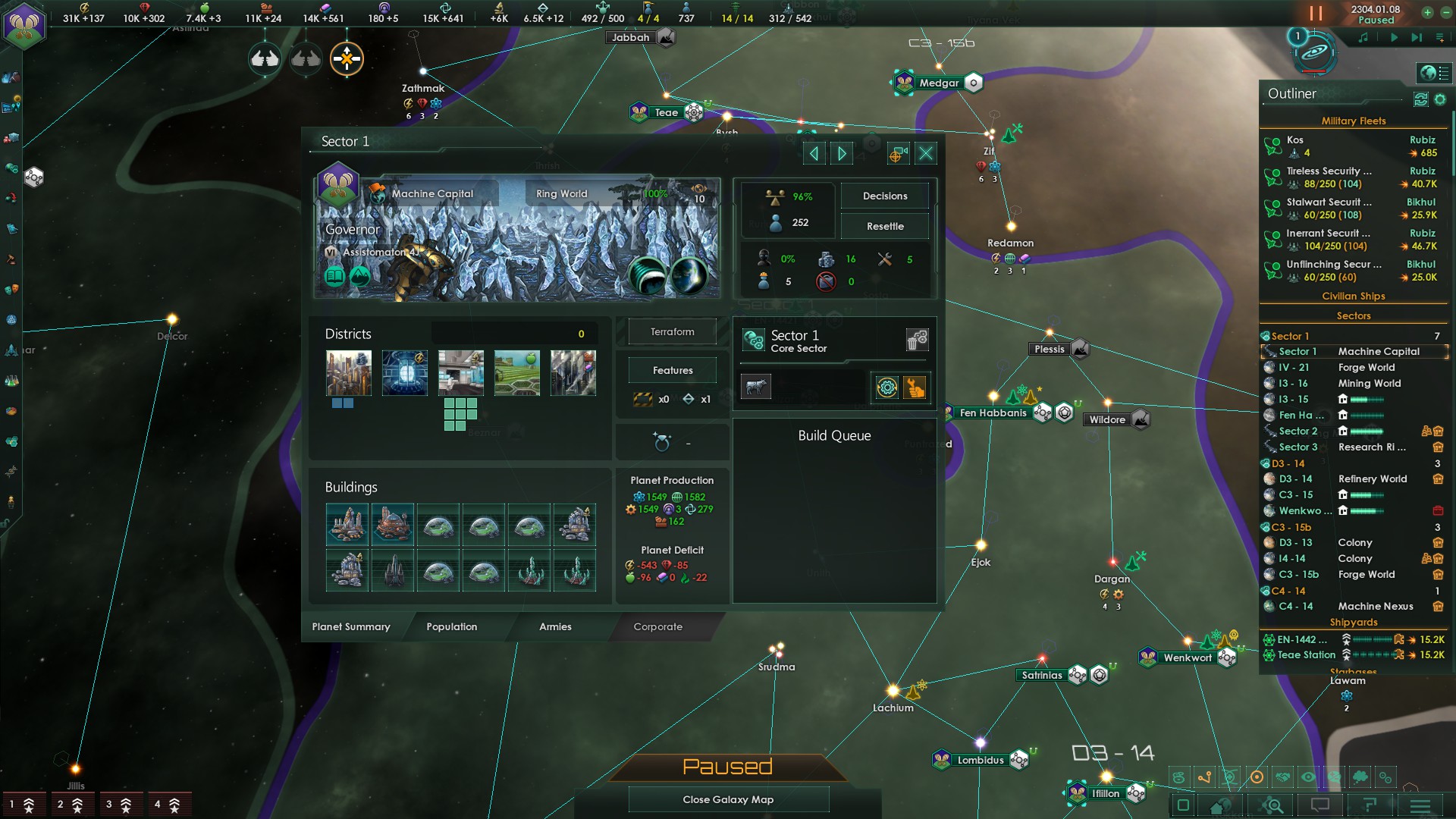Toggle the opinion eye map mode
This screenshot has width=1456, height=819.
(x=1309, y=777)
